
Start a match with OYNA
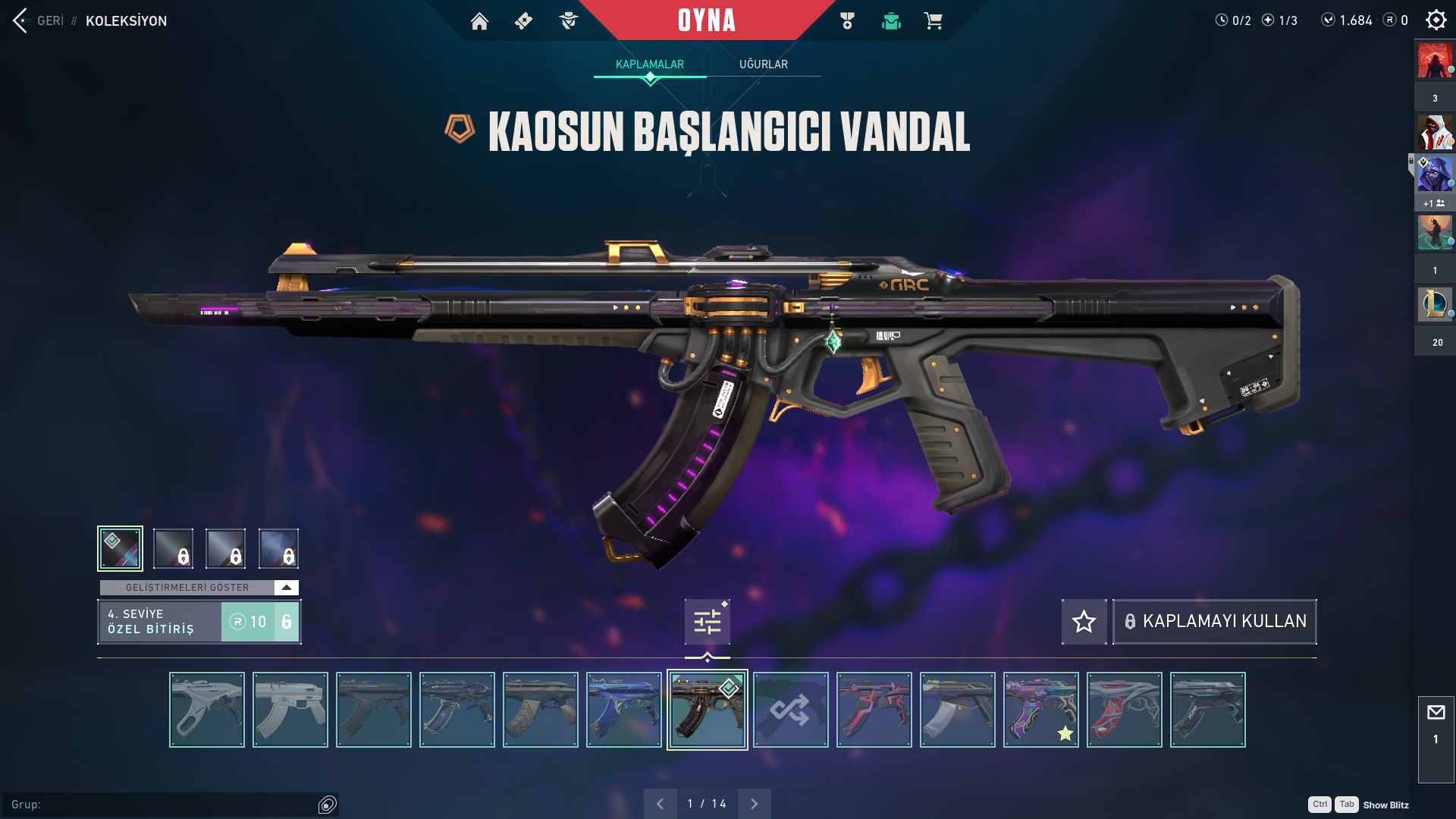coord(707,20)
